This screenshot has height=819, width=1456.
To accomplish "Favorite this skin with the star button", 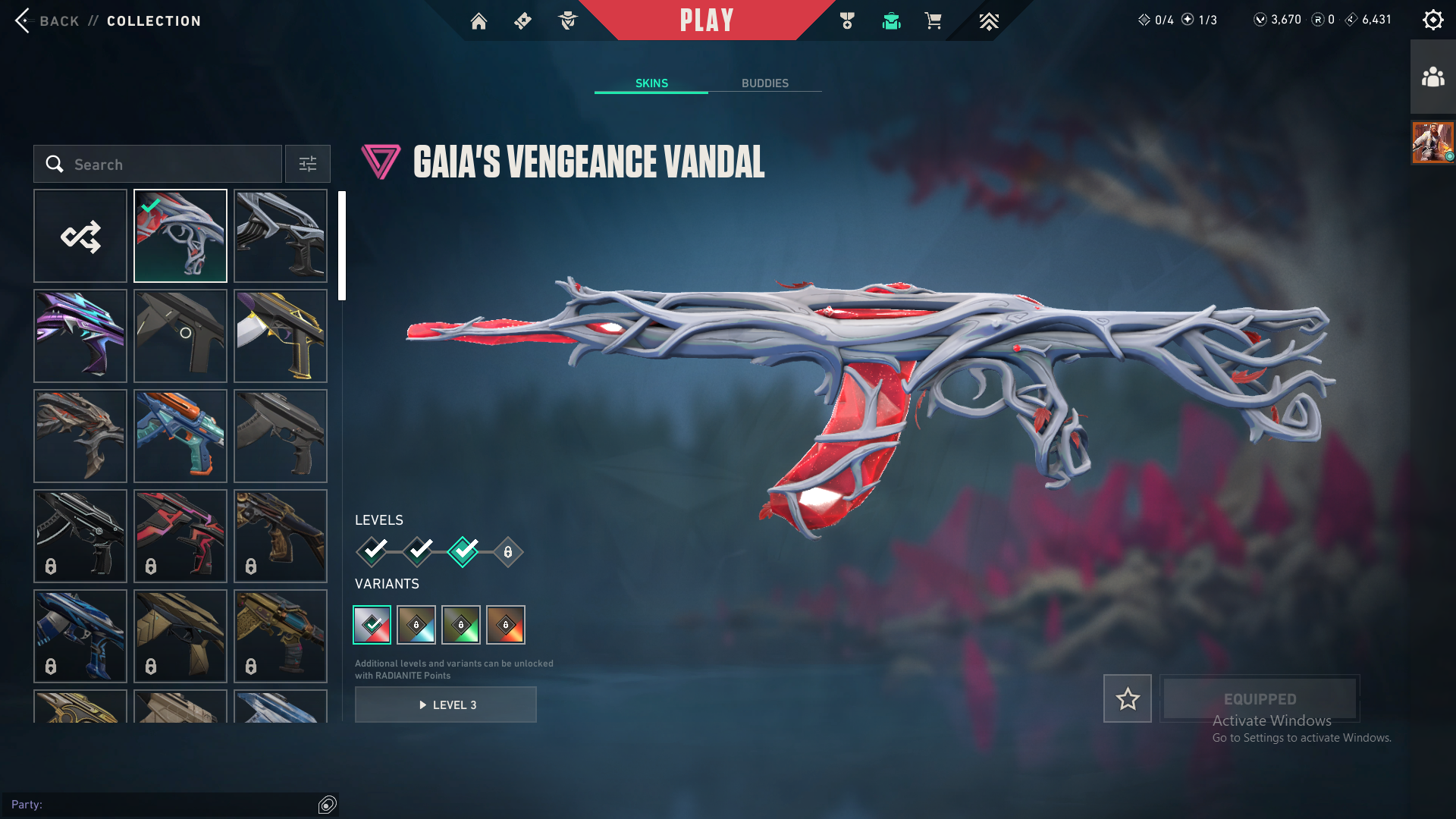I will click(x=1127, y=698).
